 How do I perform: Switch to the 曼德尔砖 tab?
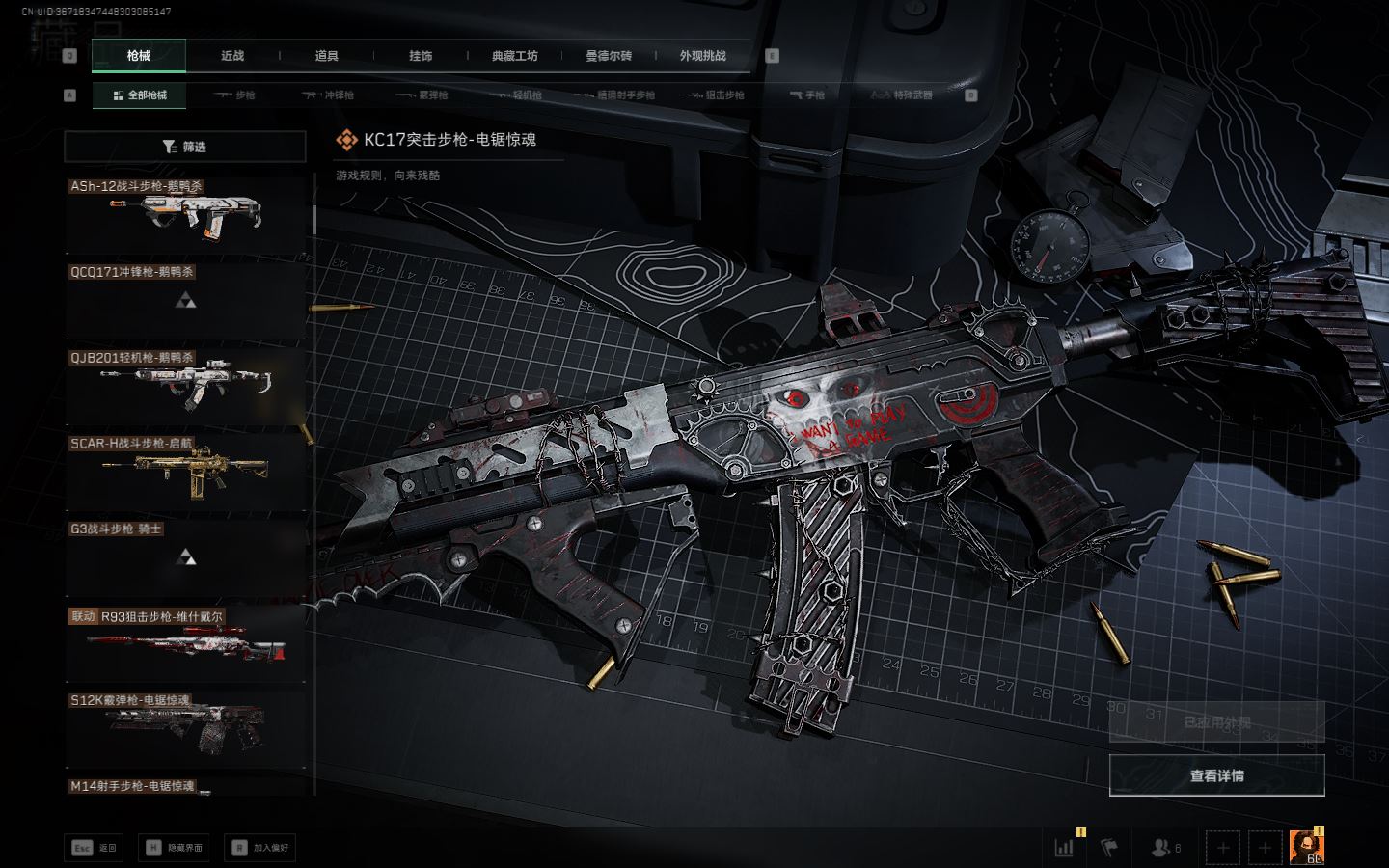pos(609,56)
